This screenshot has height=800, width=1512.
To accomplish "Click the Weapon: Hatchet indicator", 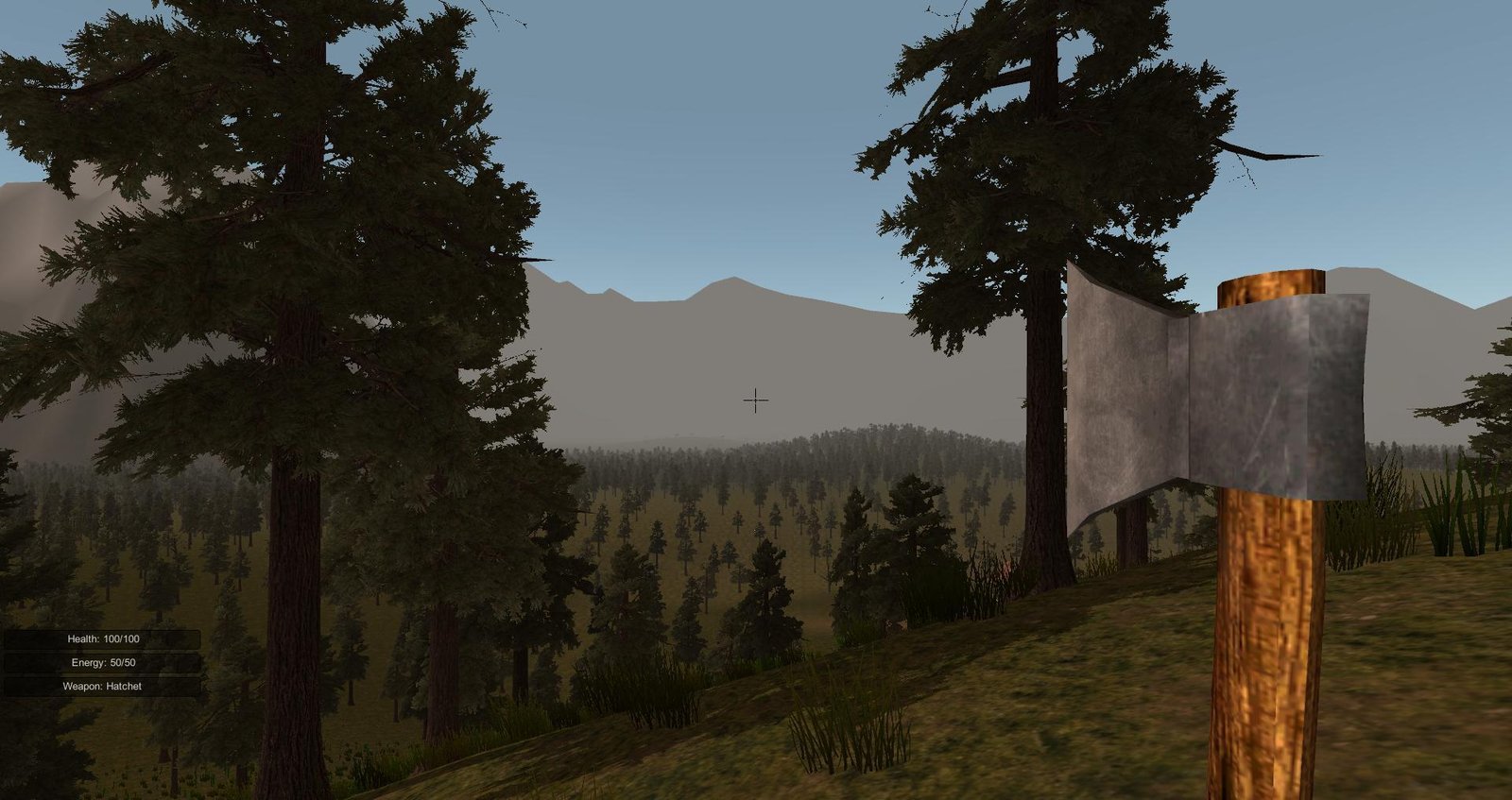I will point(102,686).
